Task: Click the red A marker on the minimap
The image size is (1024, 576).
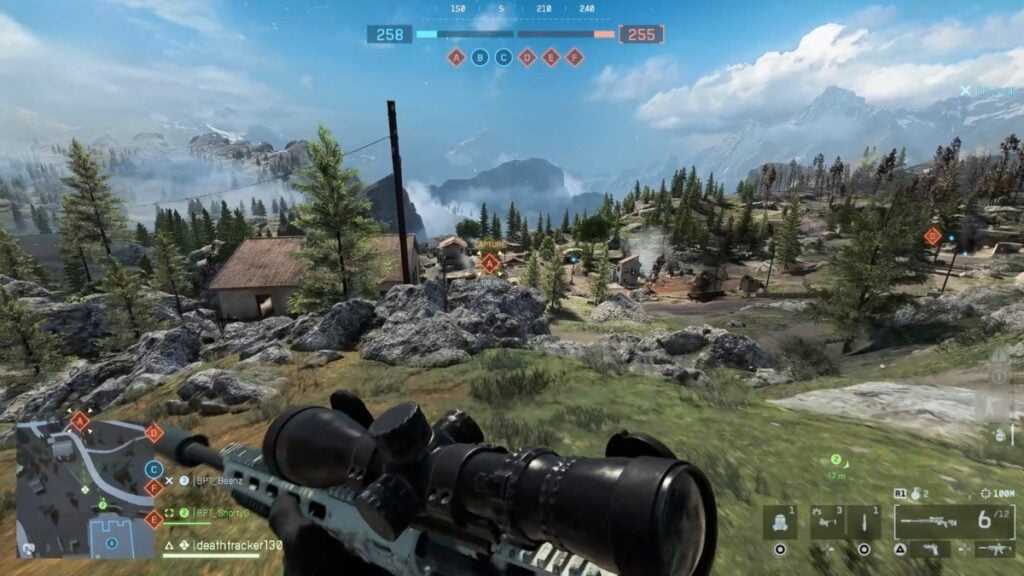Action: 80,421
